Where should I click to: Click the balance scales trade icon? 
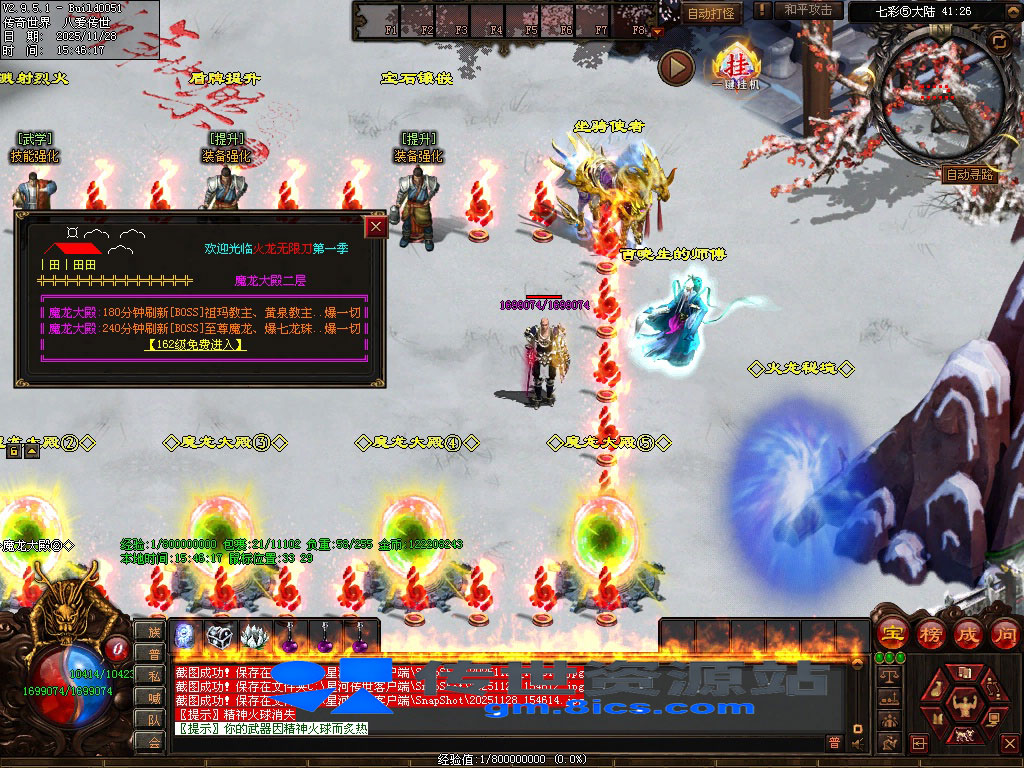889,675
